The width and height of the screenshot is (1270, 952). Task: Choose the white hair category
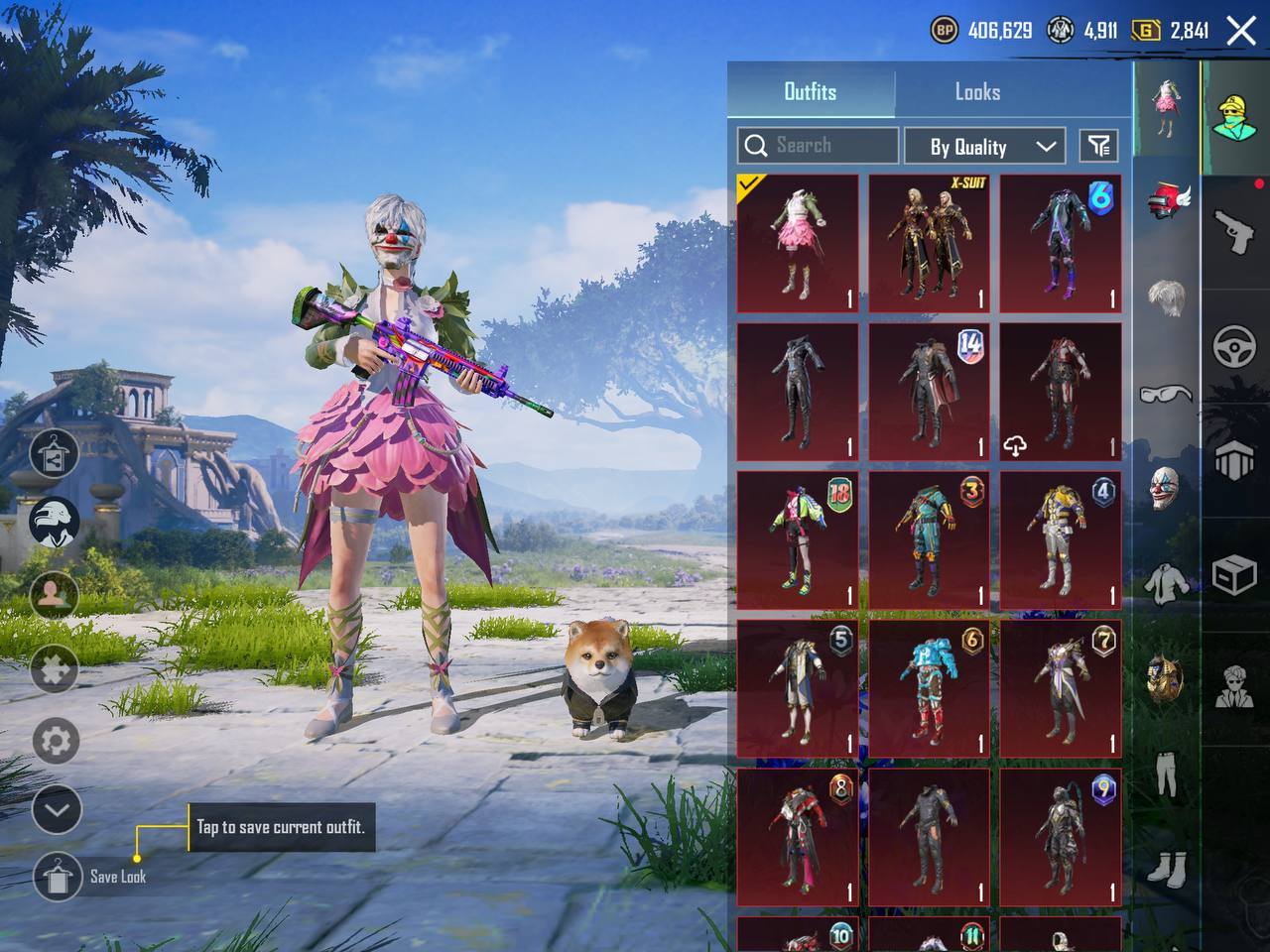coord(1166,297)
